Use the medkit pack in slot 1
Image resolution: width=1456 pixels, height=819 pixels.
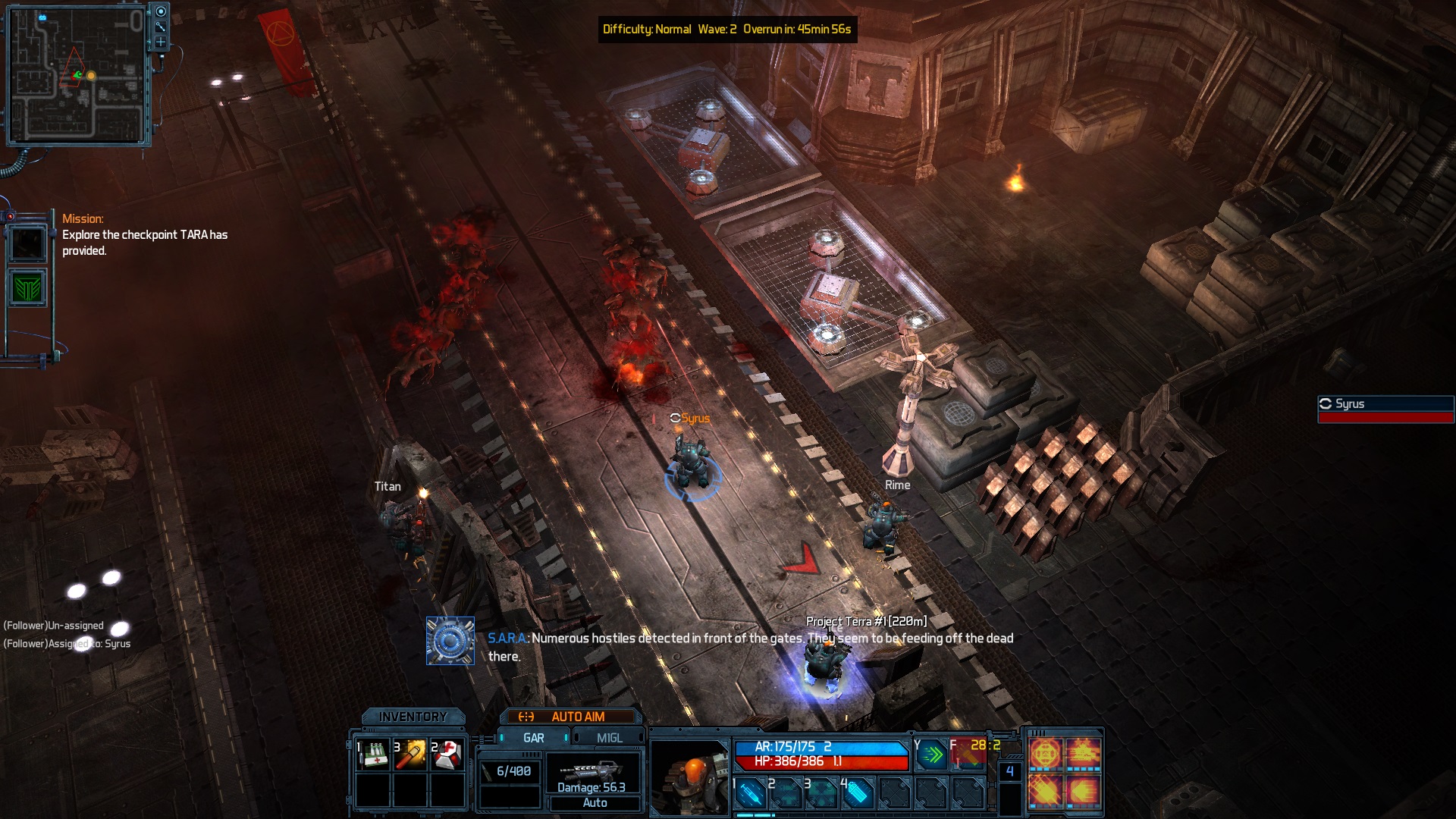[x=373, y=755]
